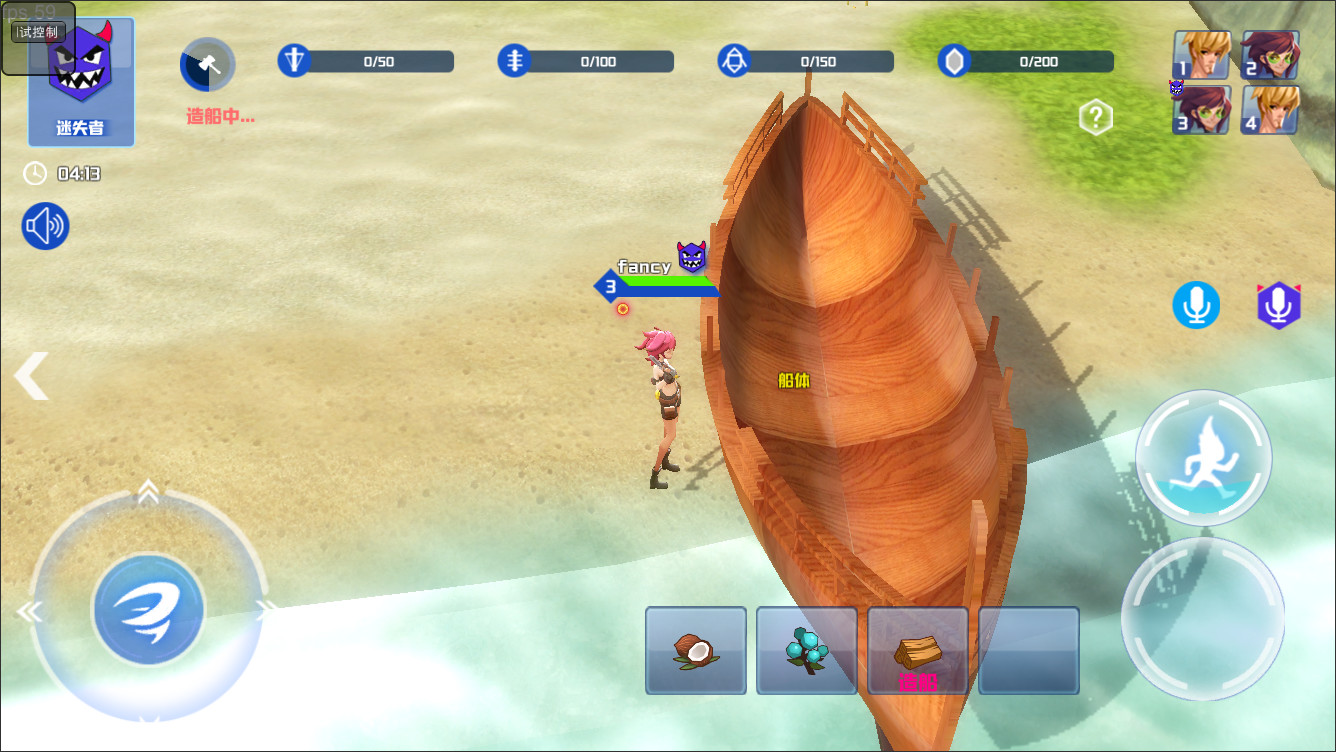Viewport: 1336px width, 752px height.
Task: Tap the upward chevron above the joystick
Action: pos(148,491)
